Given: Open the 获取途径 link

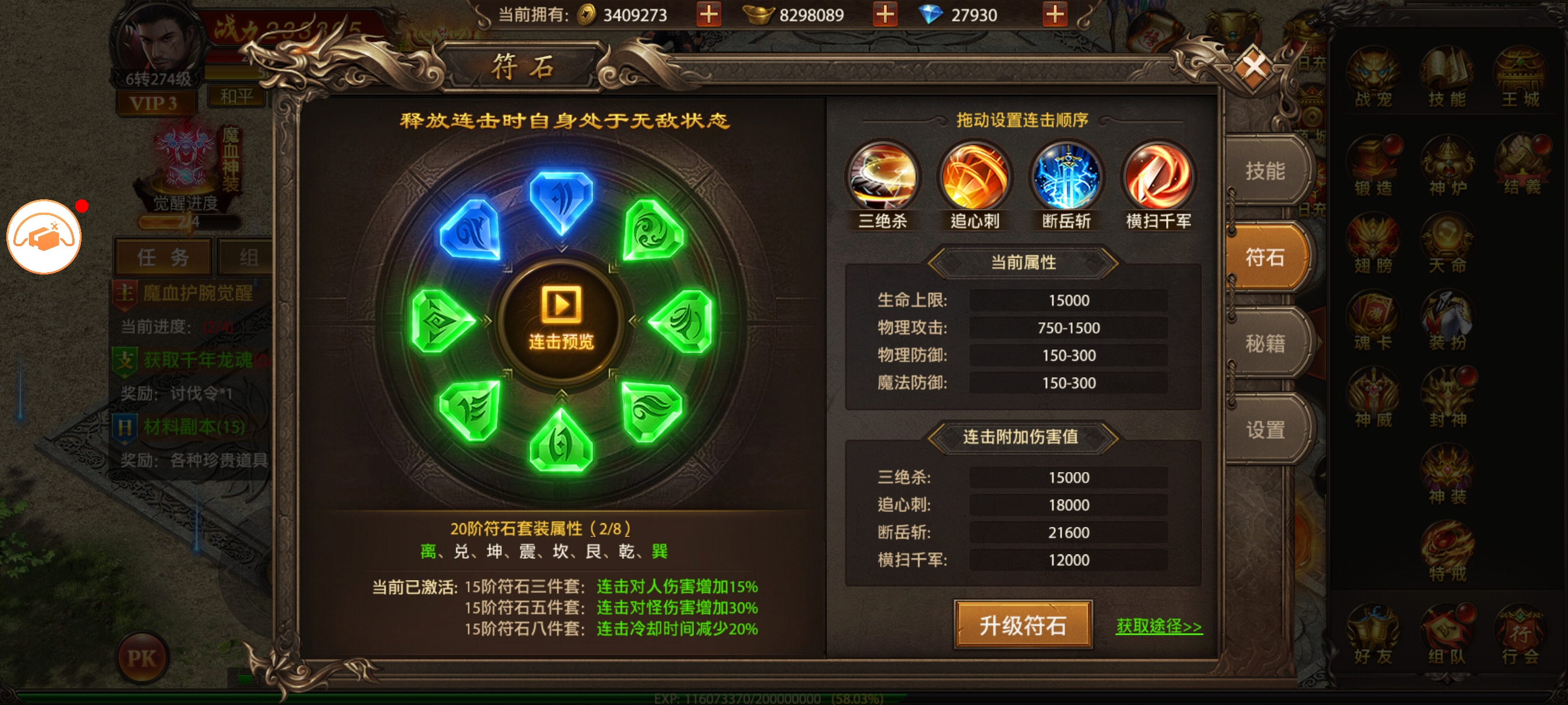Looking at the screenshot, I should [1158, 626].
